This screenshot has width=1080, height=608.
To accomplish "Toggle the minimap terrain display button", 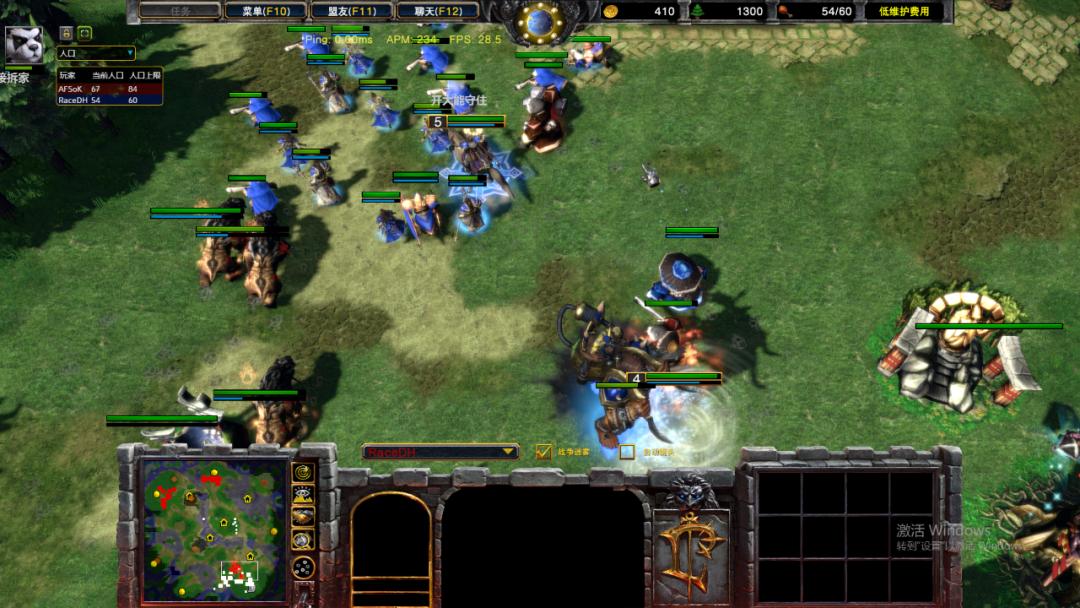I will [x=302, y=494].
